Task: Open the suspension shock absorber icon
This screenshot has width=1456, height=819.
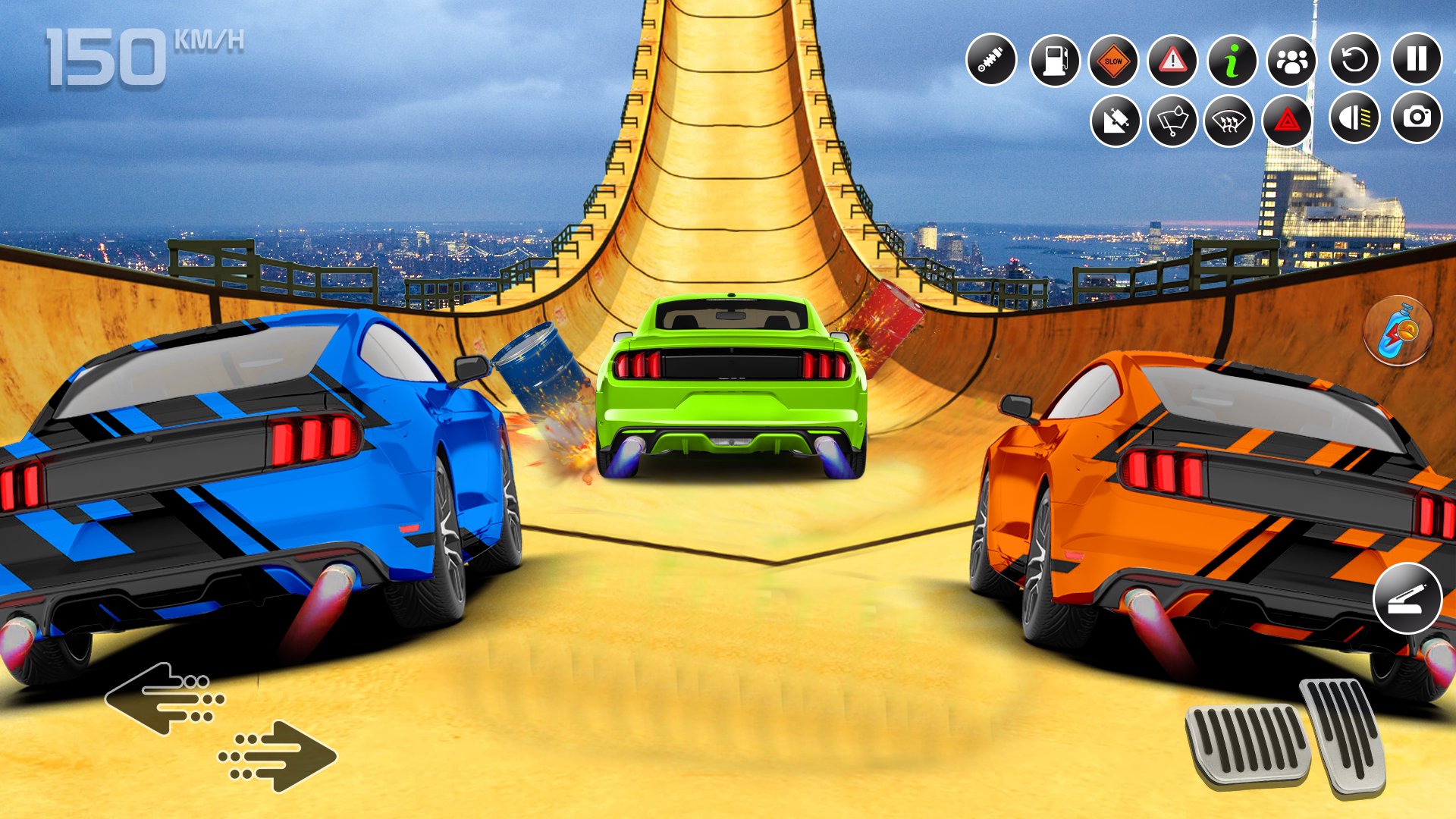Action: 991,60
